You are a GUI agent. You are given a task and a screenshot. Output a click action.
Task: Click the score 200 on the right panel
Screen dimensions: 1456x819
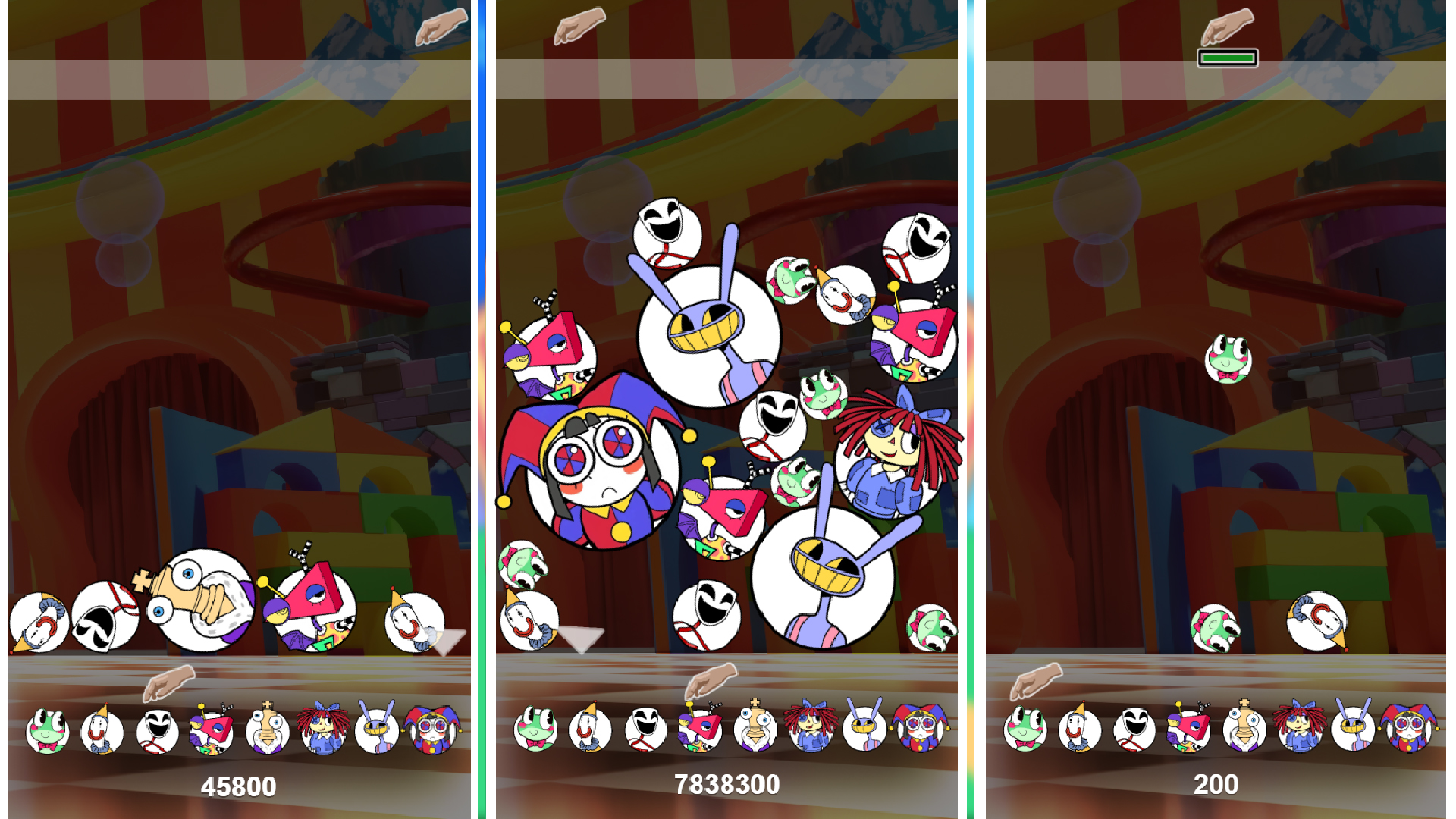point(1222,786)
